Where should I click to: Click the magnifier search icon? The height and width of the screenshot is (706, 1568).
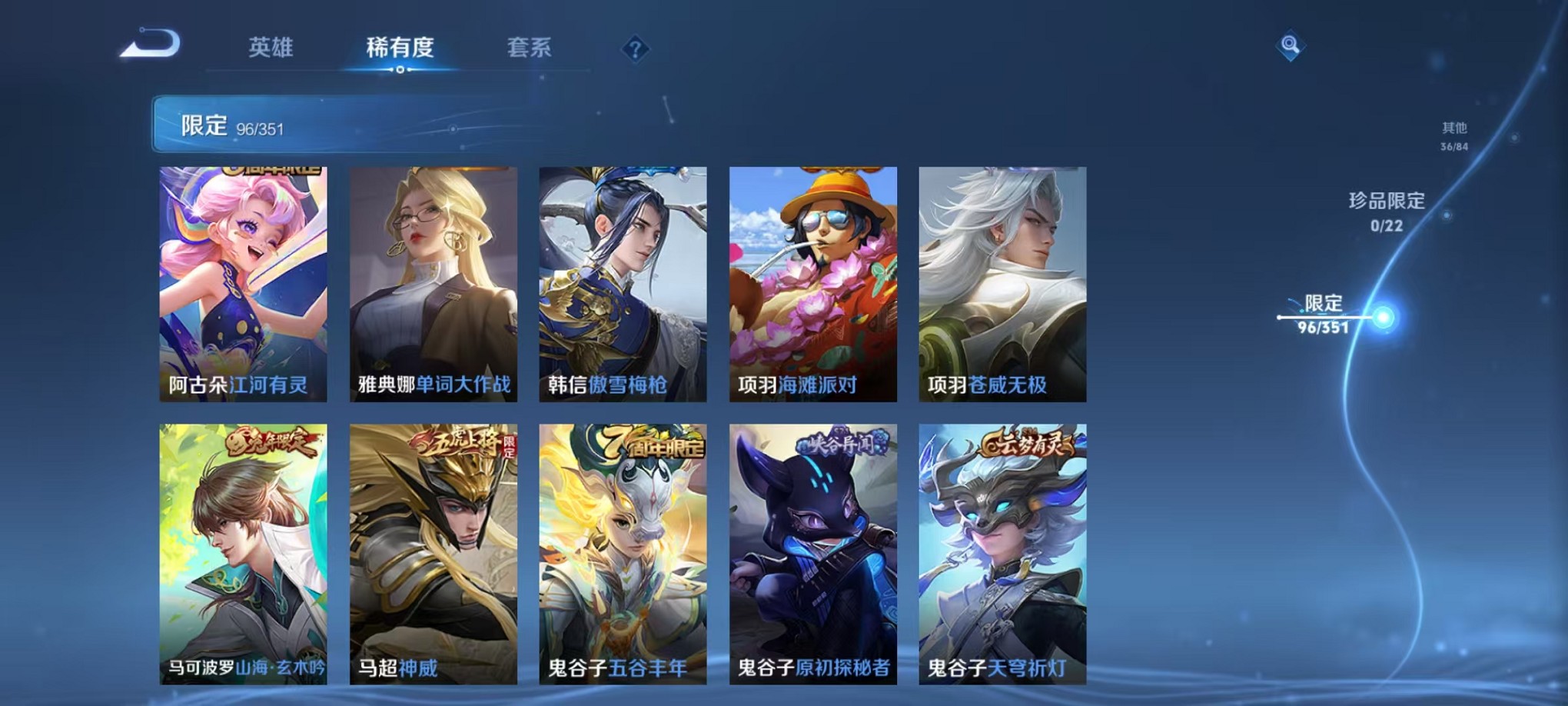point(1291,46)
